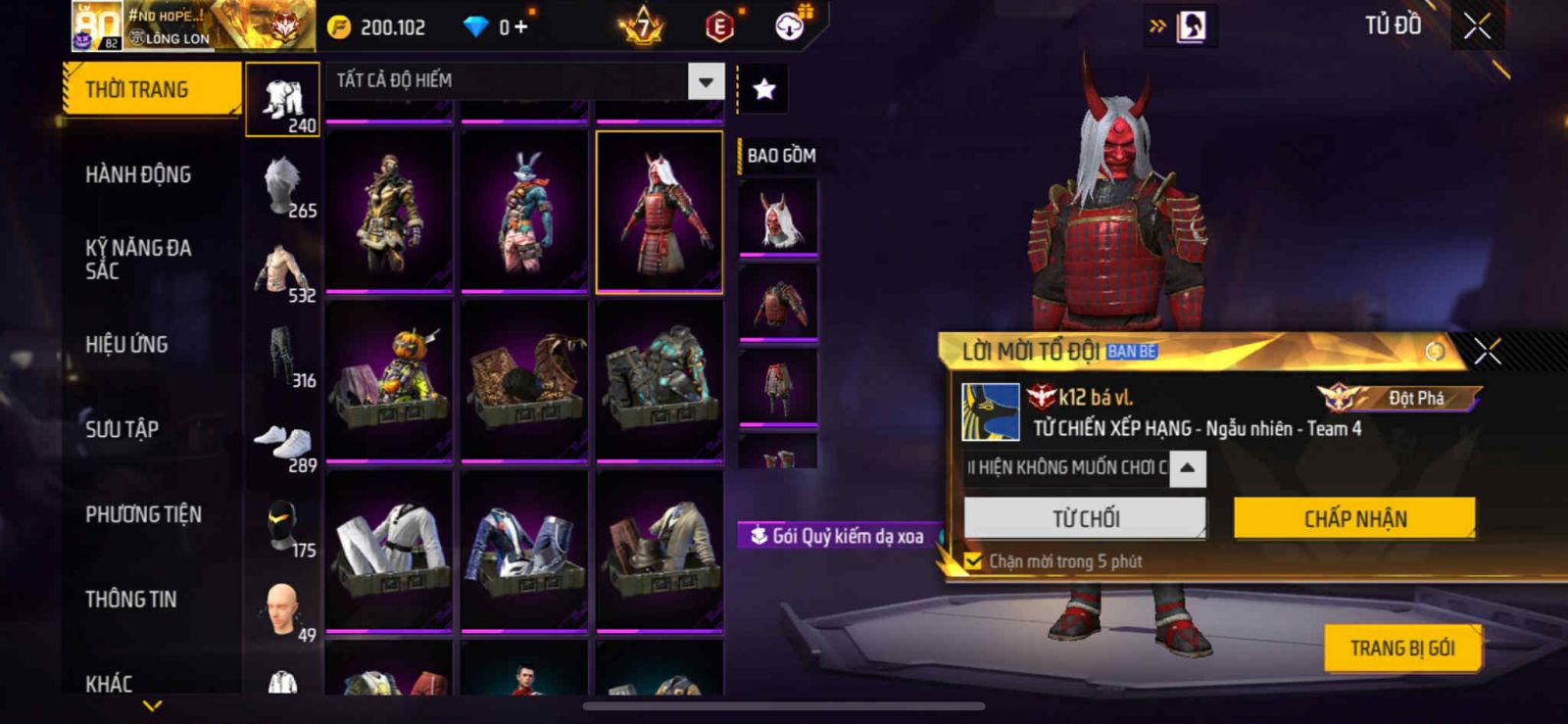Select the red samurai oni costume bundle
The width and height of the screenshot is (1568, 724).
coord(660,212)
